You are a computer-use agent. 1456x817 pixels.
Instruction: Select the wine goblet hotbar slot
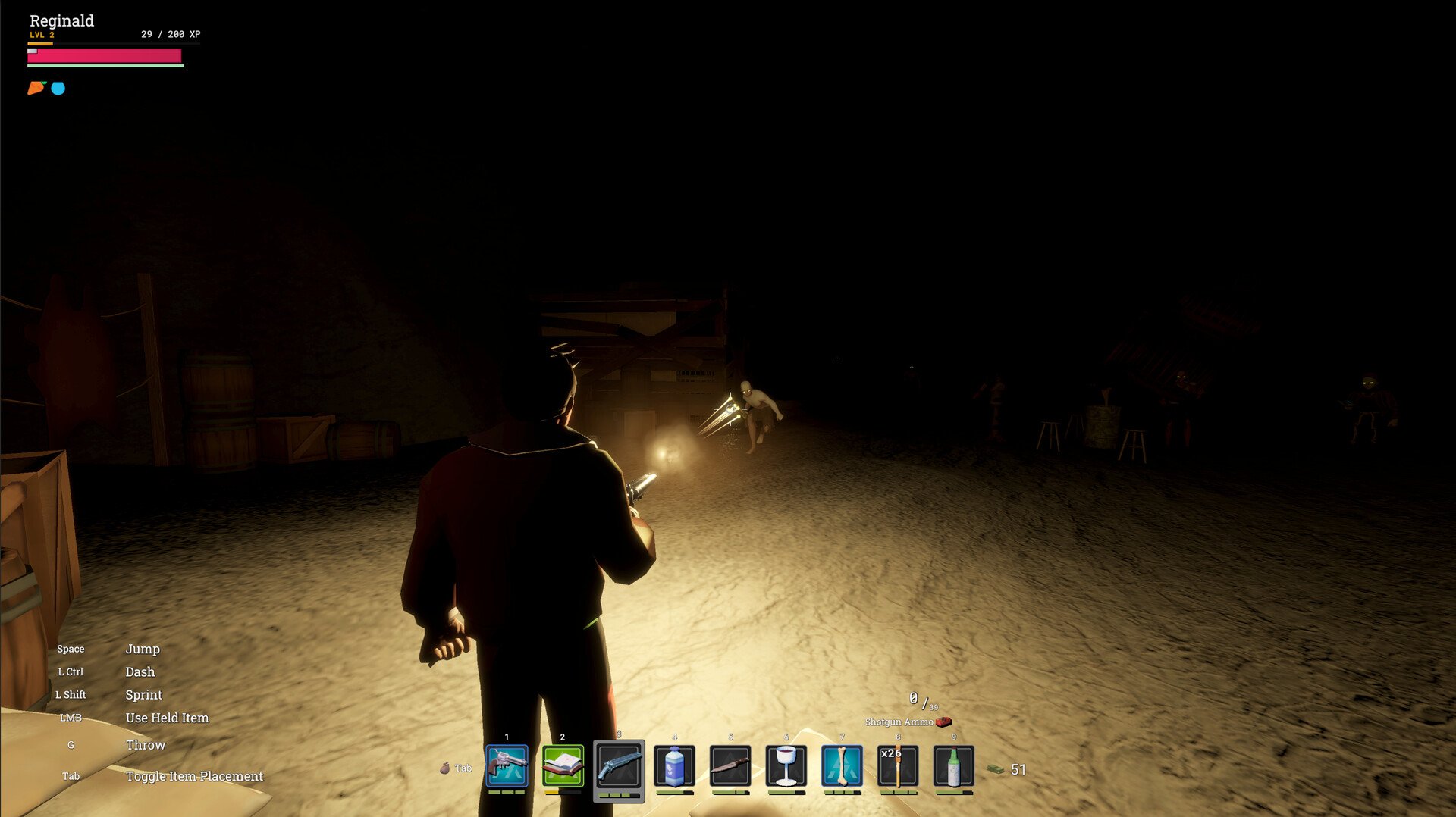(786, 766)
